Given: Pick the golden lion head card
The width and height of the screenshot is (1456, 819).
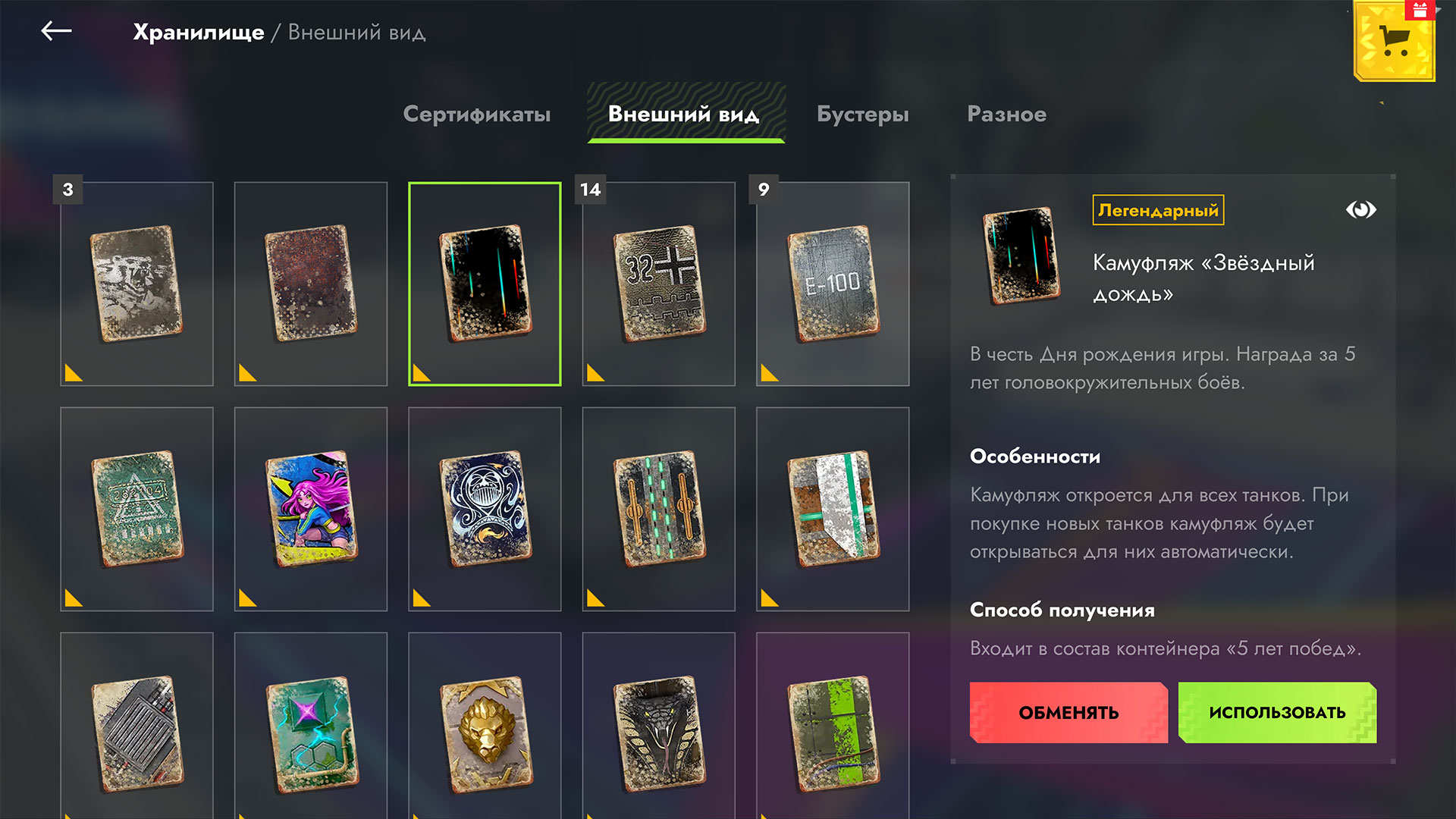Looking at the screenshot, I should (x=485, y=732).
